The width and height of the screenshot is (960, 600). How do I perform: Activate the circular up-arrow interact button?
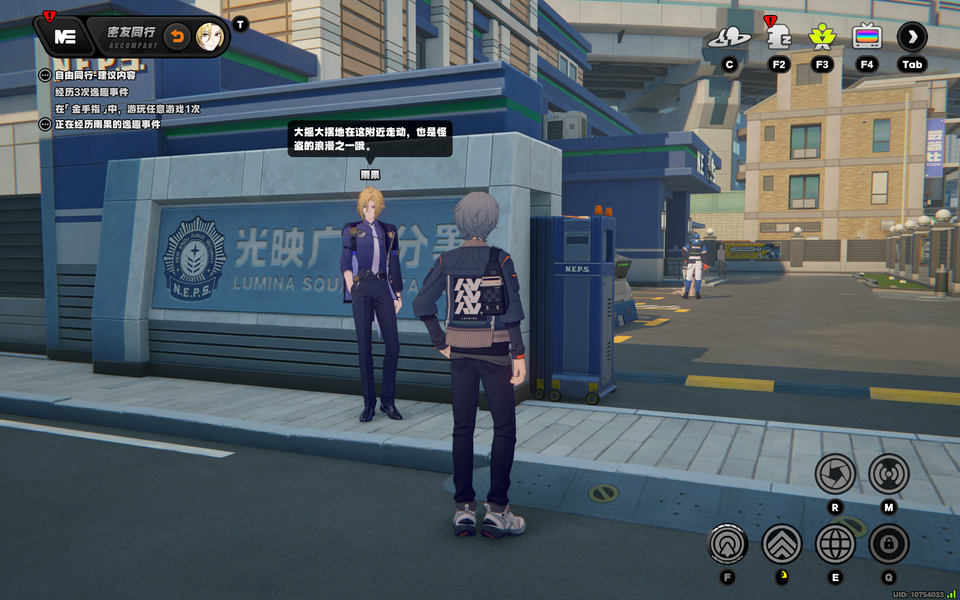pos(728,544)
